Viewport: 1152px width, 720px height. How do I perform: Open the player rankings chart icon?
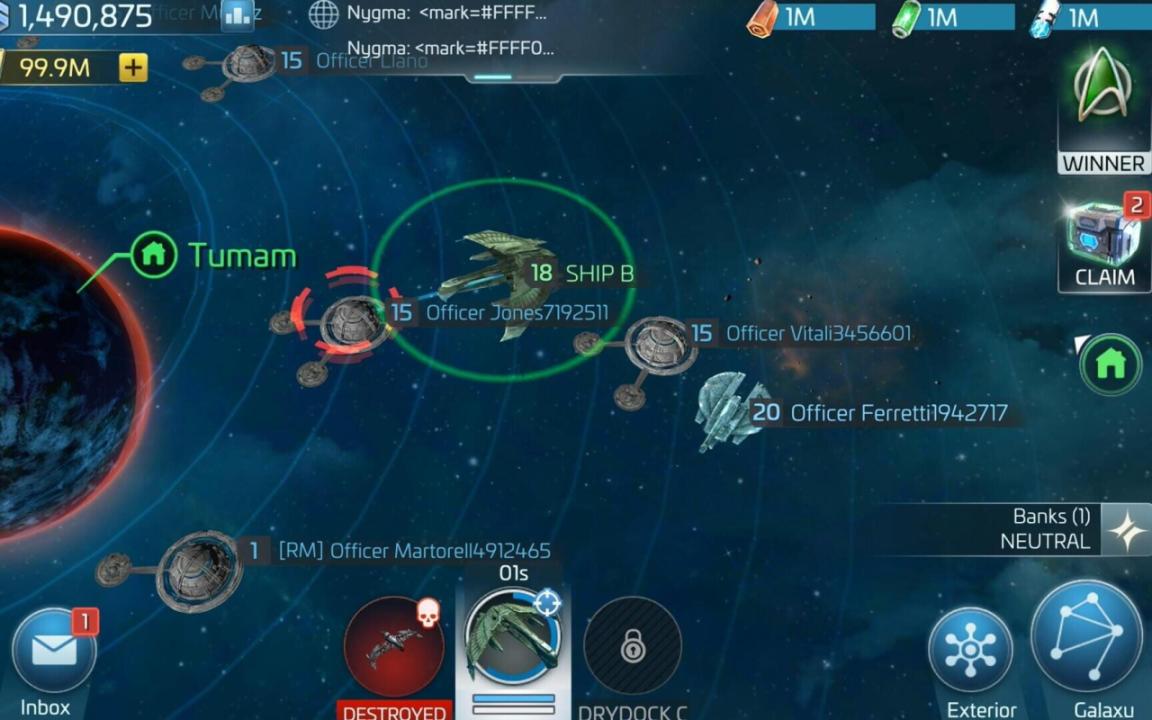pyautogui.click(x=238, y=15)
